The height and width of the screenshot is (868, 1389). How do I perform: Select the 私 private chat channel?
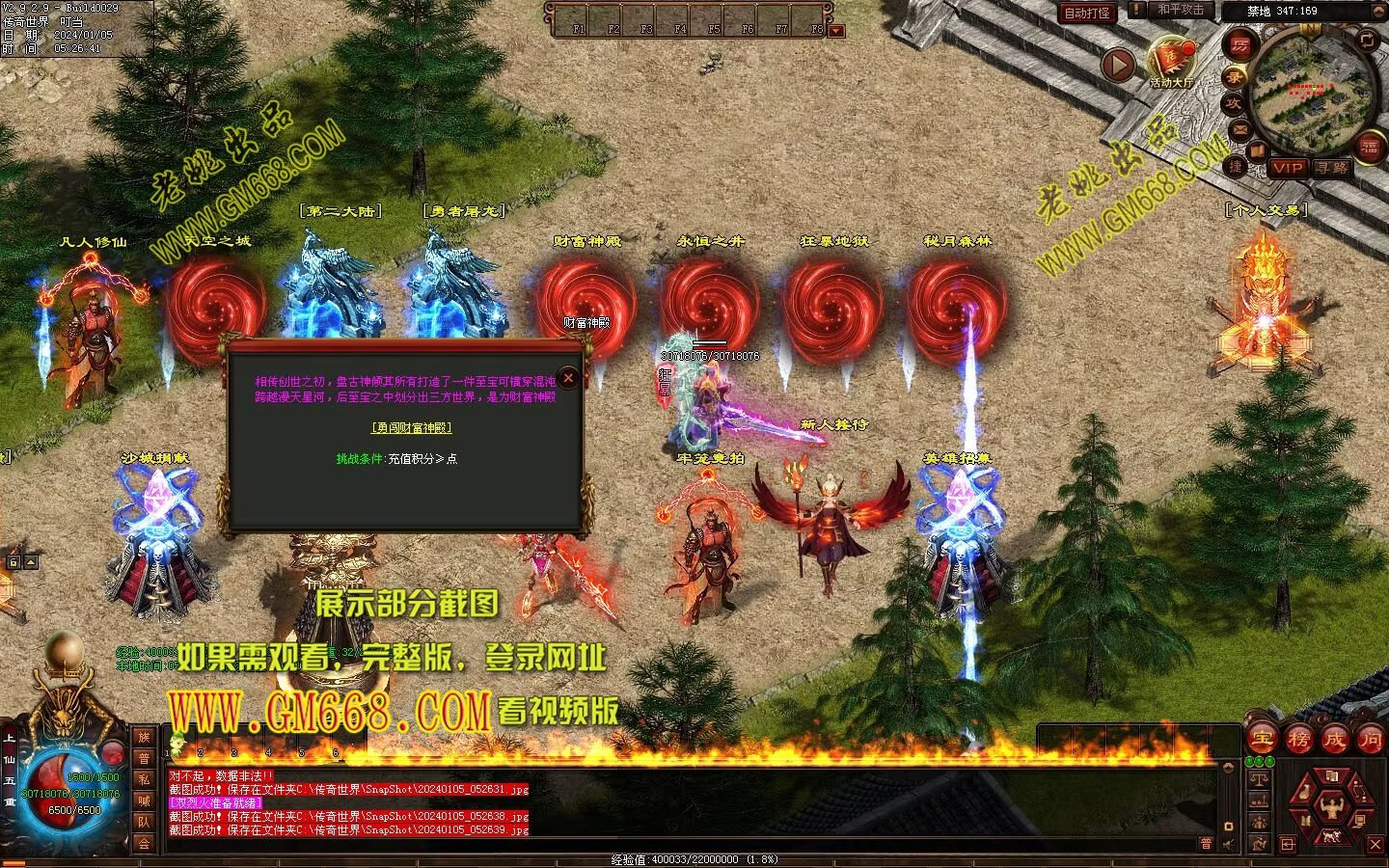[x=144, y=779]
